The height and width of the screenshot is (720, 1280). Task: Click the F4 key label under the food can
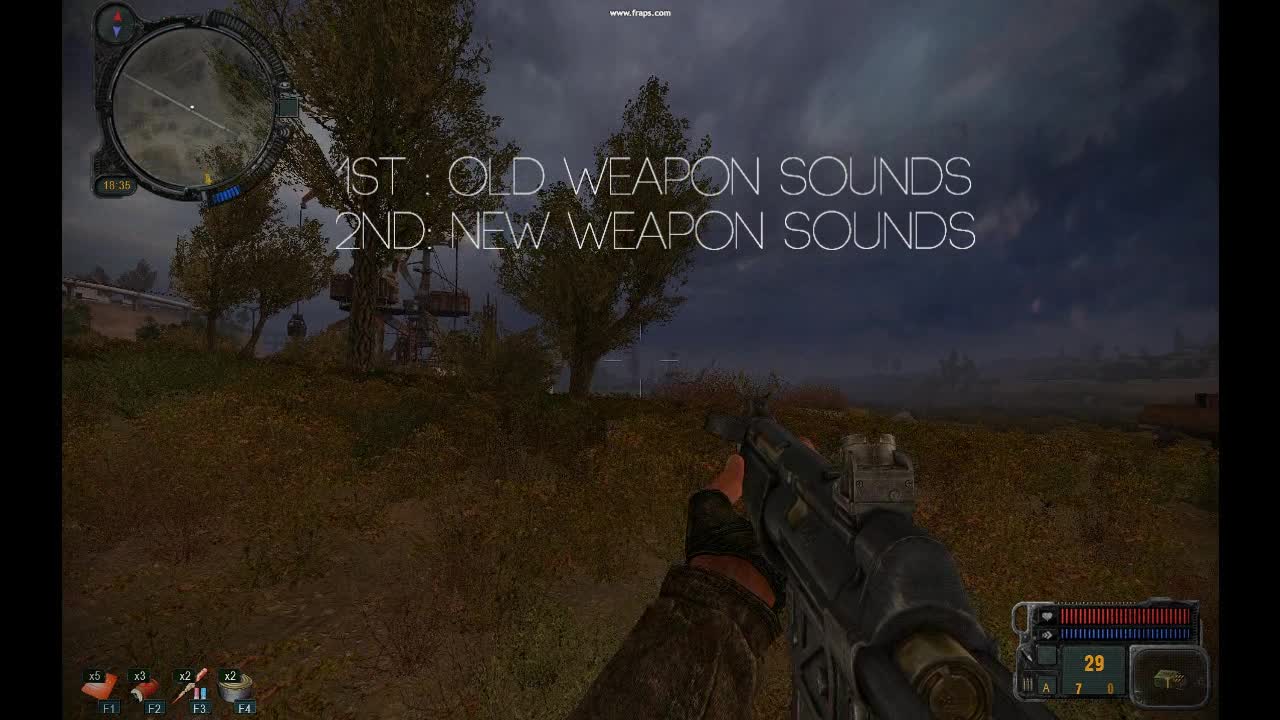coord(244,707)
